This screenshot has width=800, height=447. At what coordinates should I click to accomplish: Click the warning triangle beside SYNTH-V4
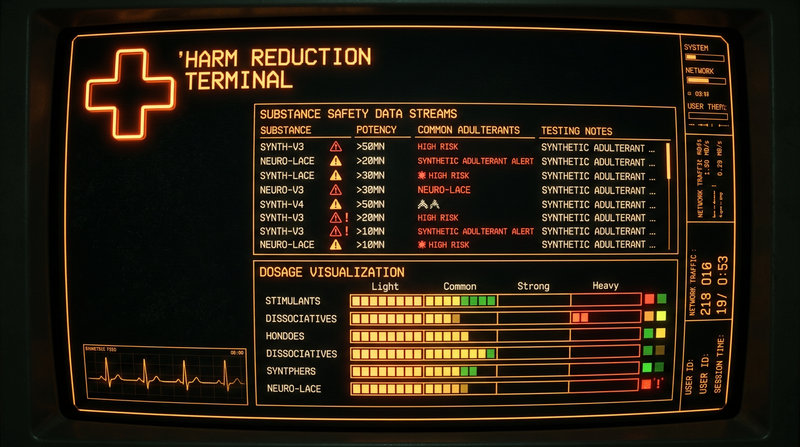(336, 203)
